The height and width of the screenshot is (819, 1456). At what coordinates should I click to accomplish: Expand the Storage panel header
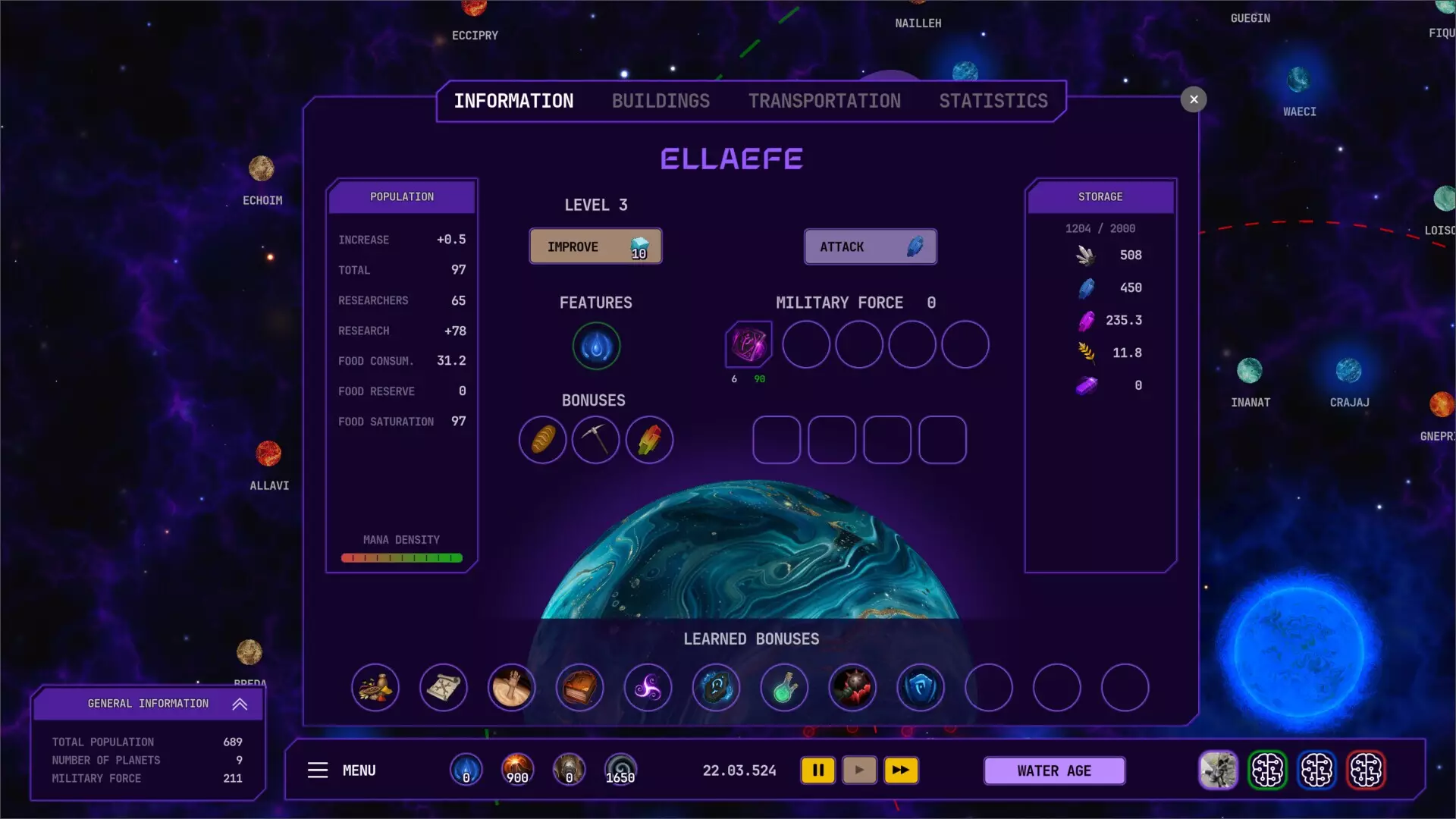(1100, 196)
